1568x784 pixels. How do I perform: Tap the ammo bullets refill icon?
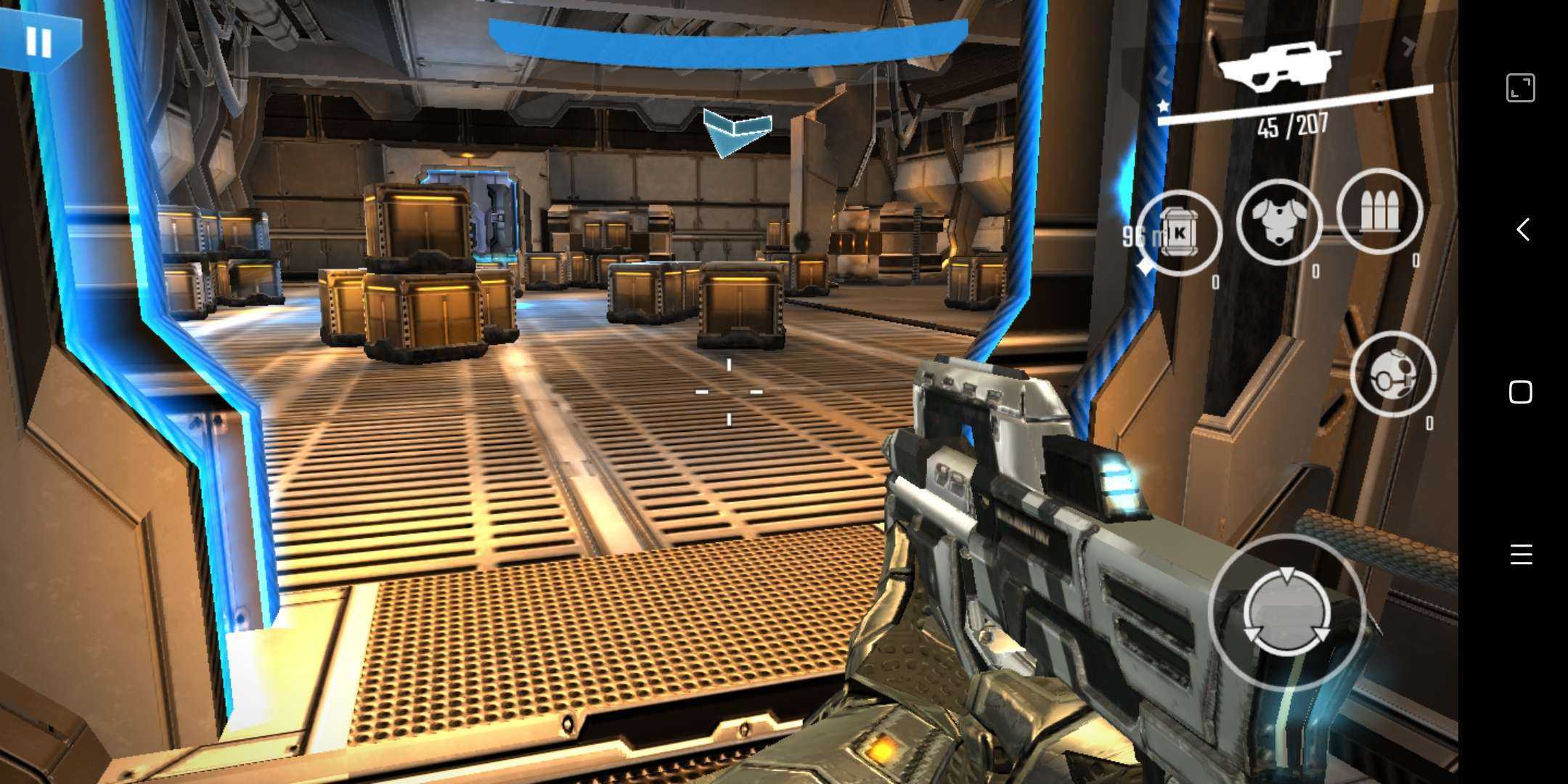[1379, 211]
